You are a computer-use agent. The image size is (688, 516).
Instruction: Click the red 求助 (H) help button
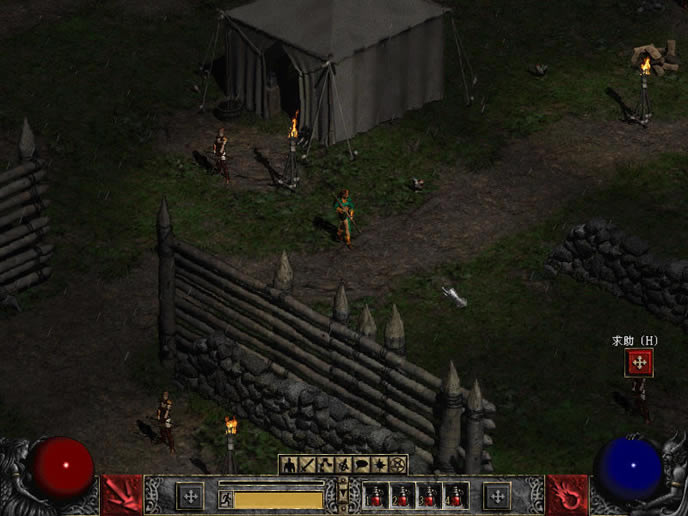click(638, 362)
